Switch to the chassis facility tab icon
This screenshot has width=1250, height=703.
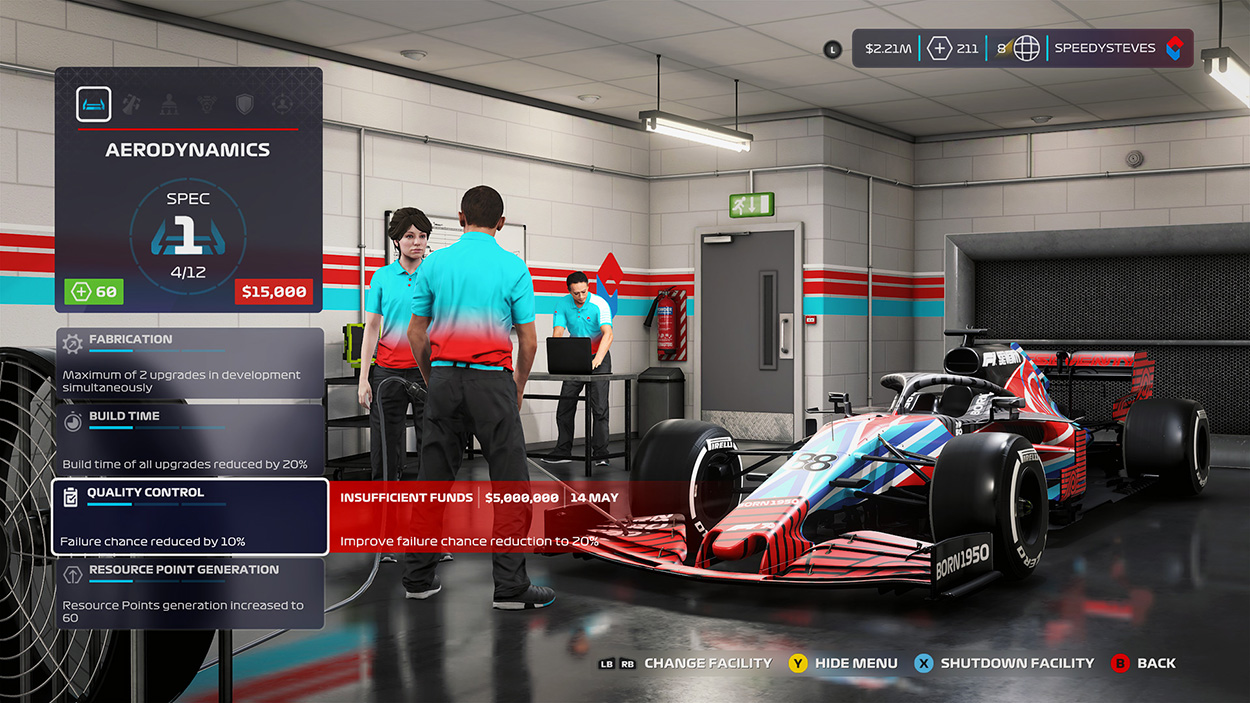click(131, 104)
